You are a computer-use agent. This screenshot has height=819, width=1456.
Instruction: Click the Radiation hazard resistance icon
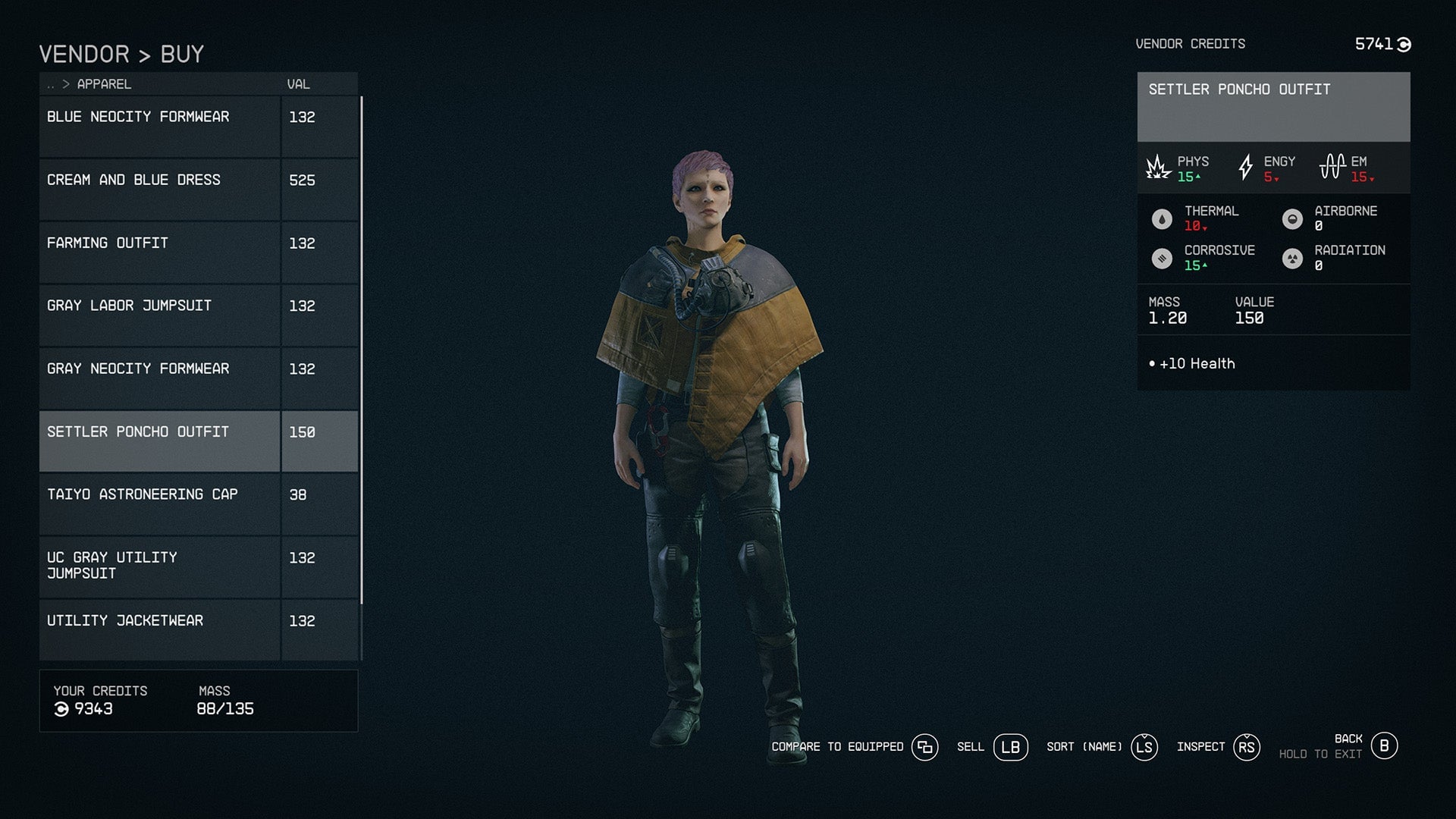pos(1293,257)
